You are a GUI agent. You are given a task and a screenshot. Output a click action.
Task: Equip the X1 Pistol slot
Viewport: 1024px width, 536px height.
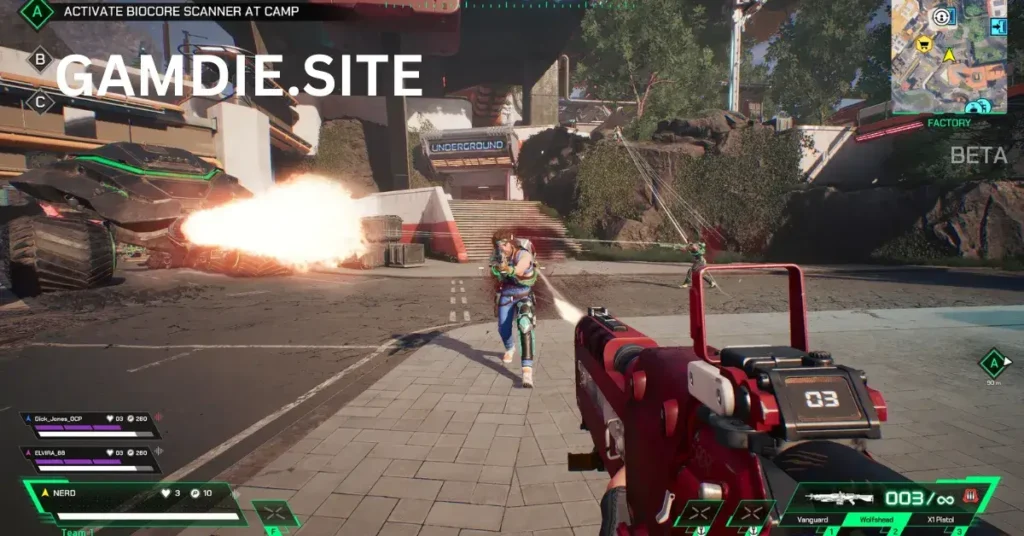point(929,520)
